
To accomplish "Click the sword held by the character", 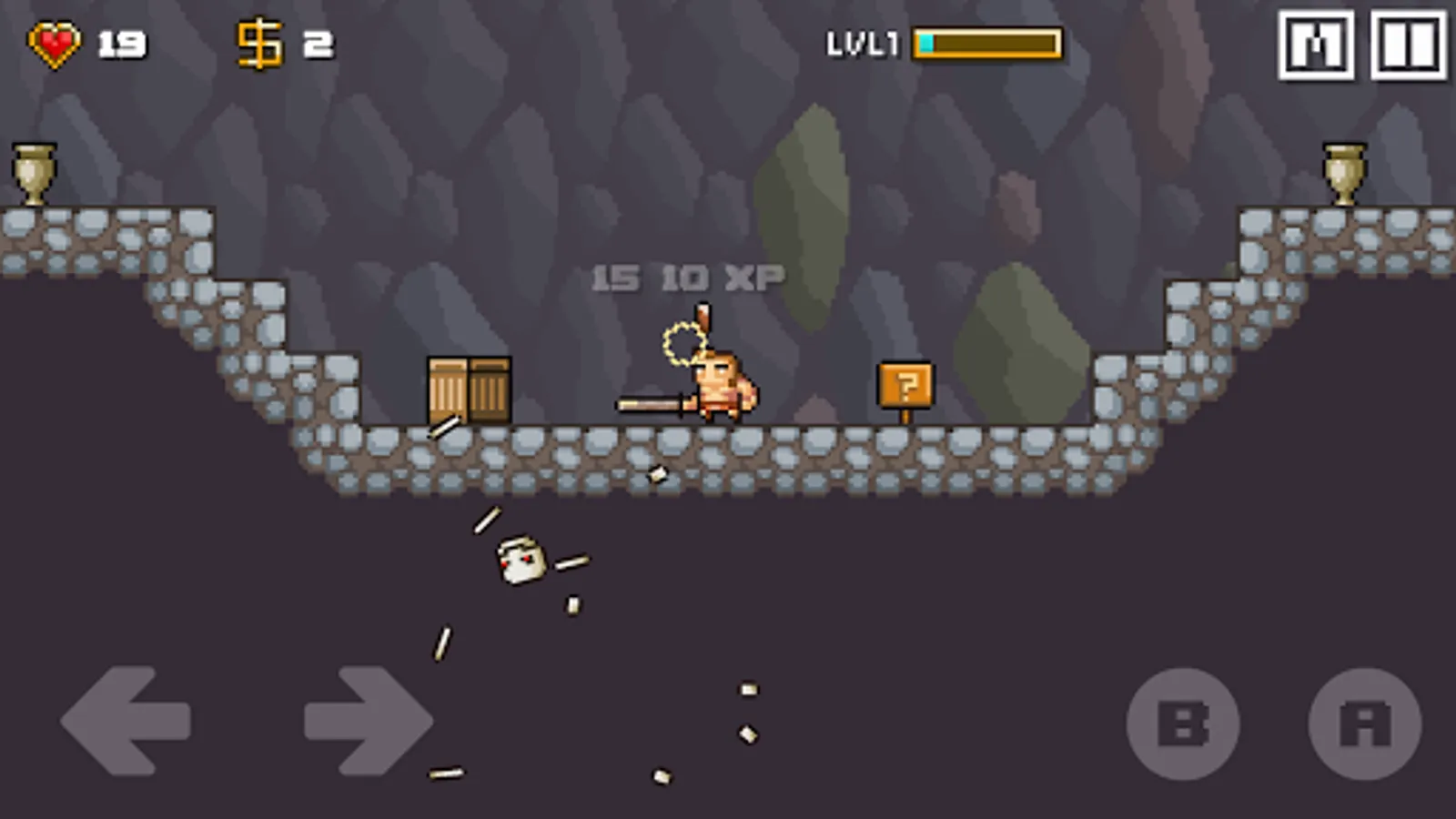I will pyautogui.click(x=651, y=403).
